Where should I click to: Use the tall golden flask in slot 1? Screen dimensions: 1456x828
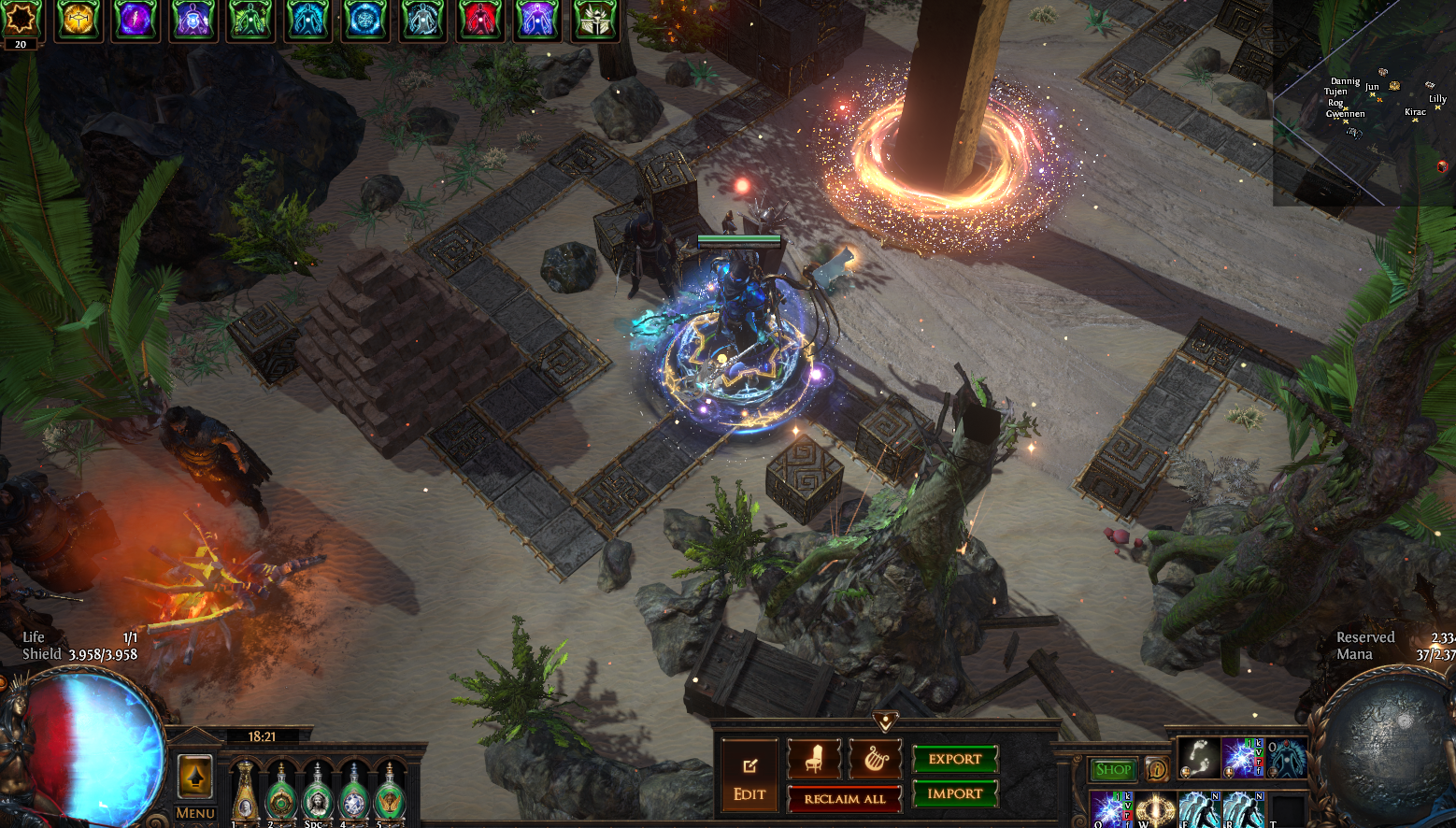pos(245,792)
